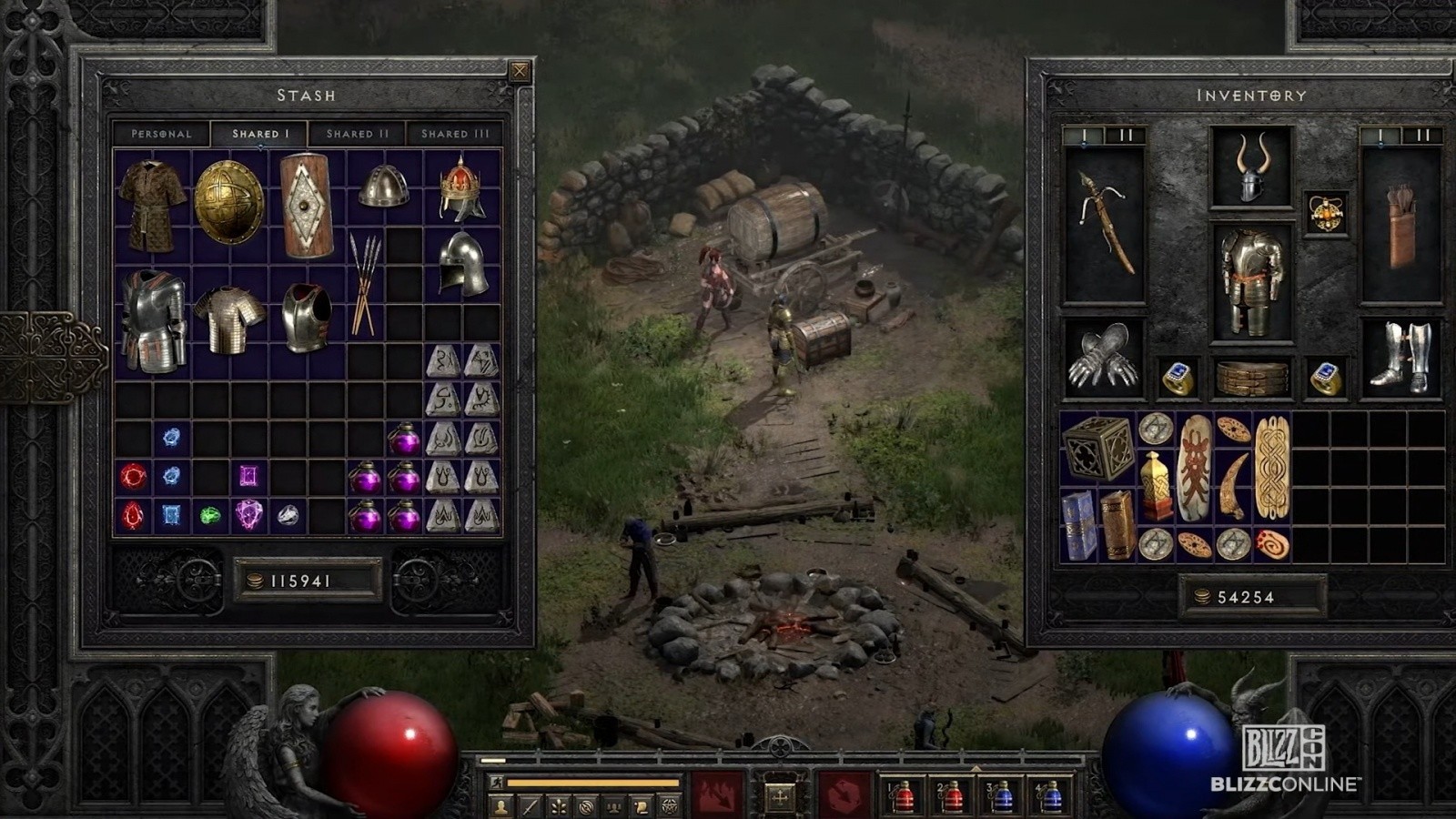The width and height of the screenshot is (1456, 819).
Task: Grab the crowned helm in the stash
Action: (x=461, y=188)
